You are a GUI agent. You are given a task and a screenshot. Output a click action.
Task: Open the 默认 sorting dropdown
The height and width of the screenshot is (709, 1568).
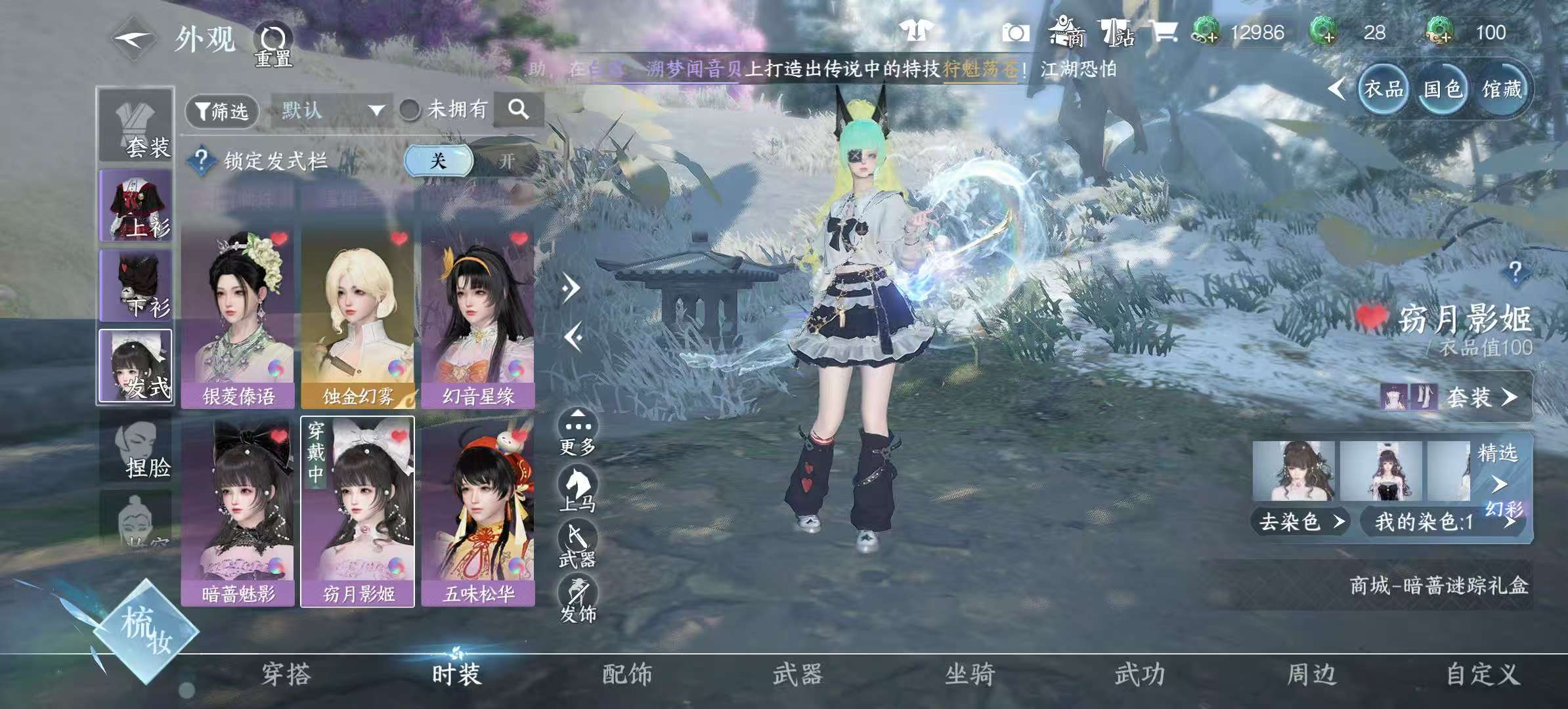(x=328, y=110)
